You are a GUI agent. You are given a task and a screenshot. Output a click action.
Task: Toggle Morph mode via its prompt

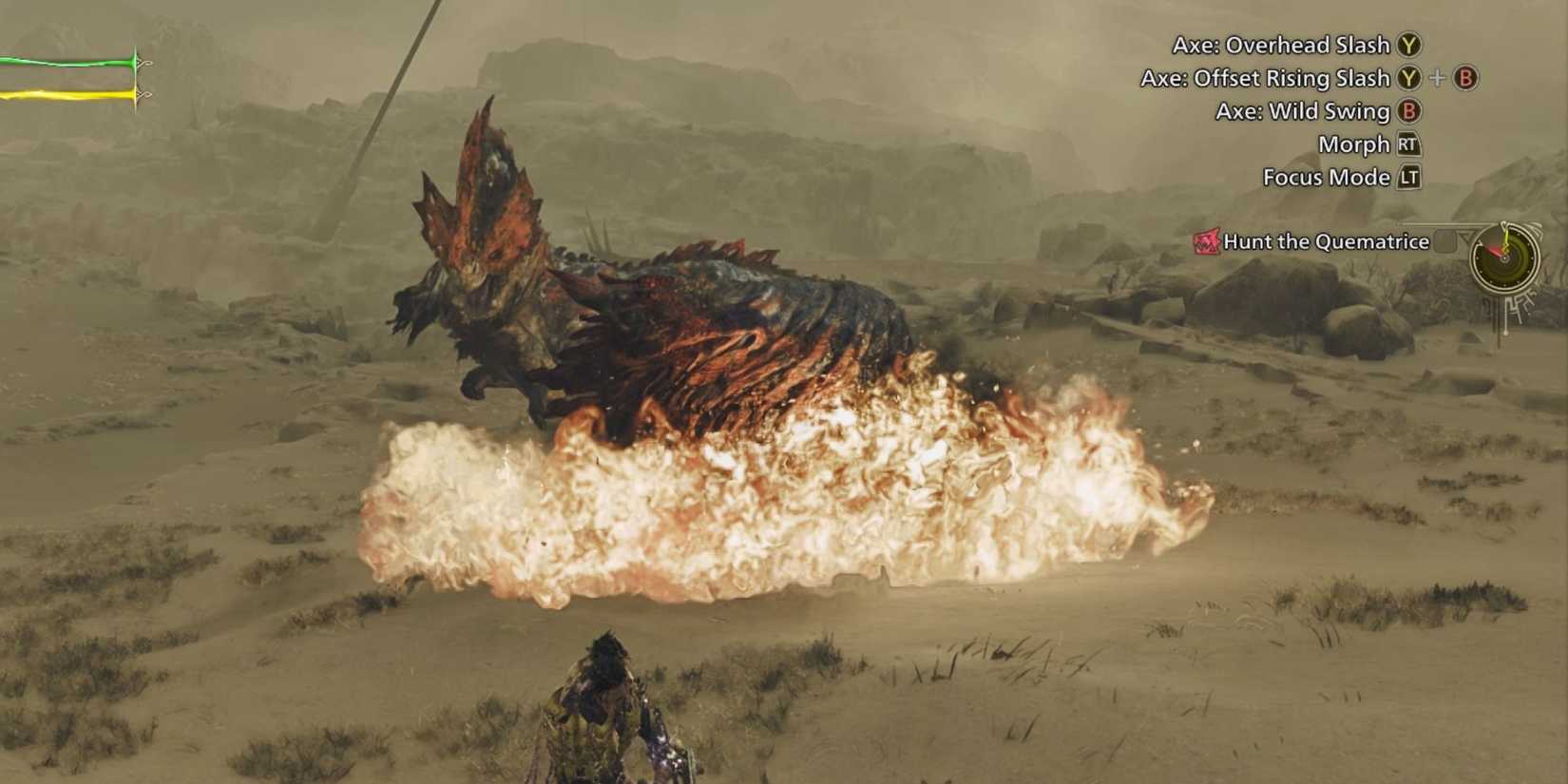click(x=1355, y=143)
